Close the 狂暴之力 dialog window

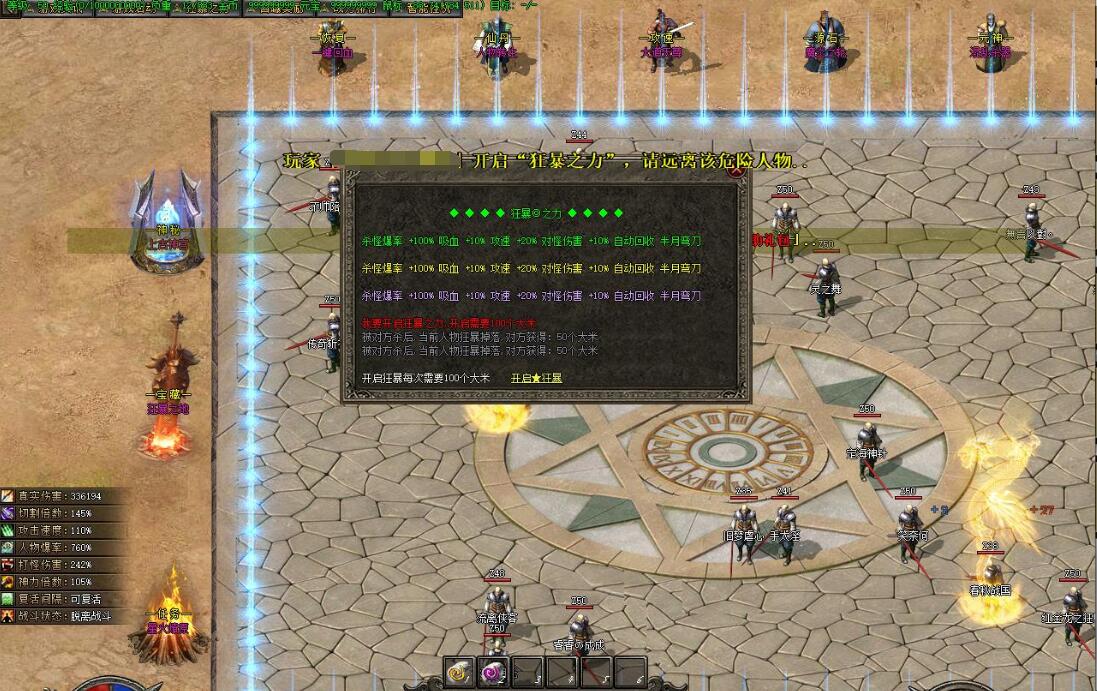(737, 170)
